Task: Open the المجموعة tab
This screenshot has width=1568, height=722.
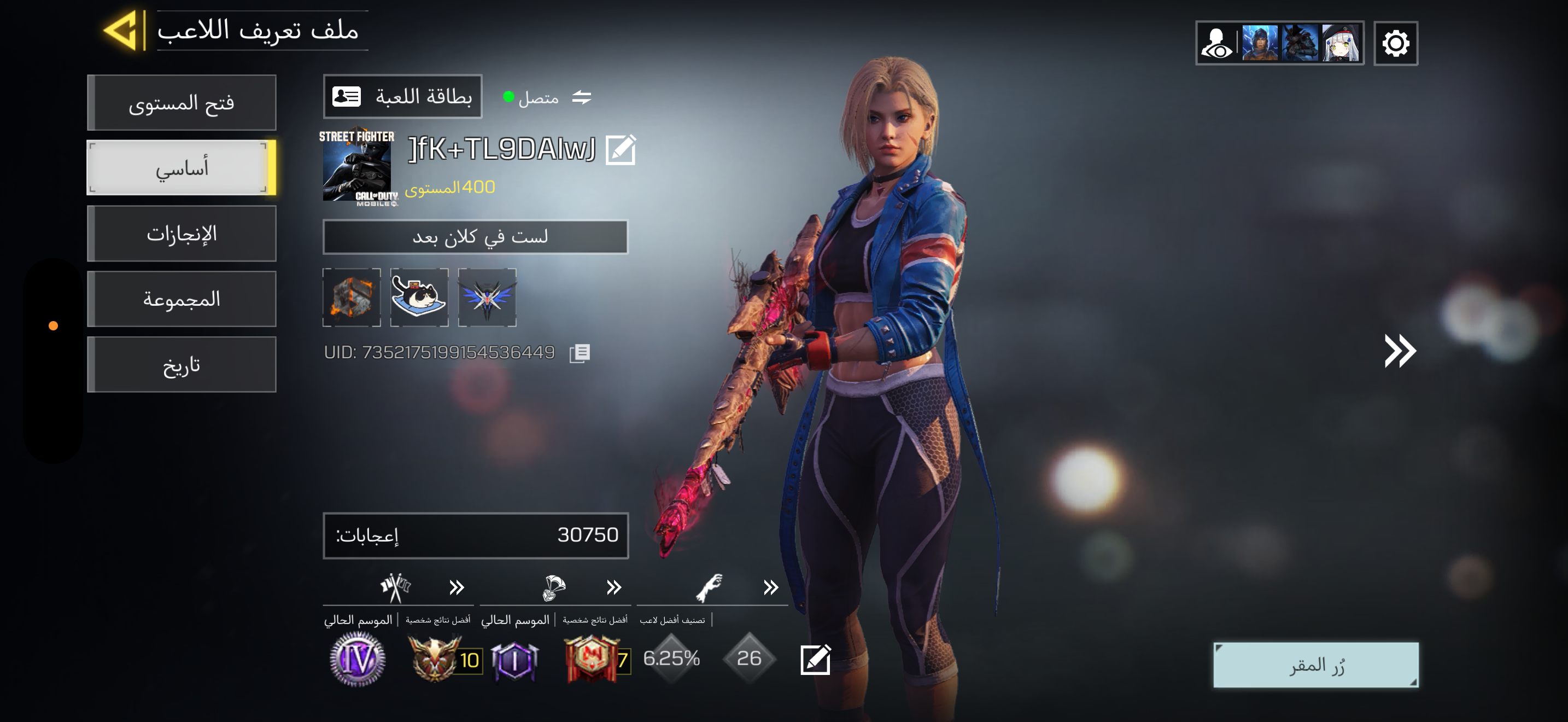Action: tap(182, 300)
